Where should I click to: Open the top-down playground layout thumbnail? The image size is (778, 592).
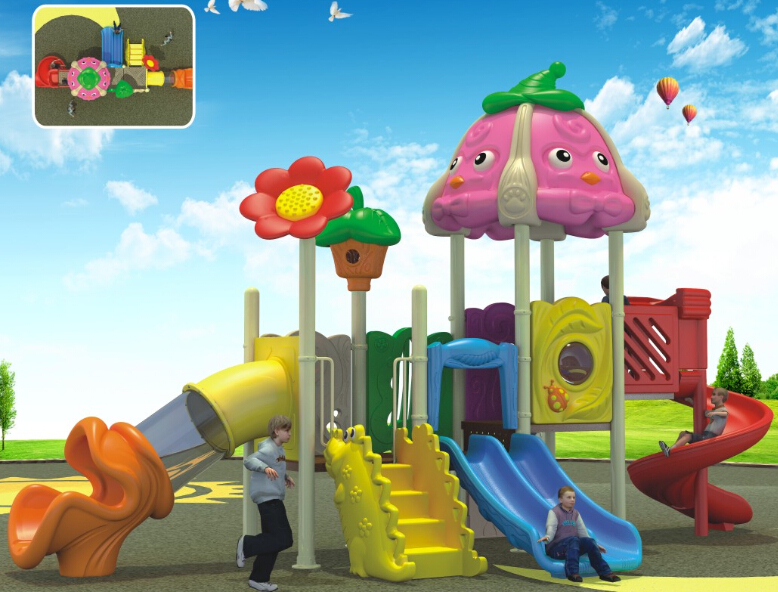coord(113,66)
